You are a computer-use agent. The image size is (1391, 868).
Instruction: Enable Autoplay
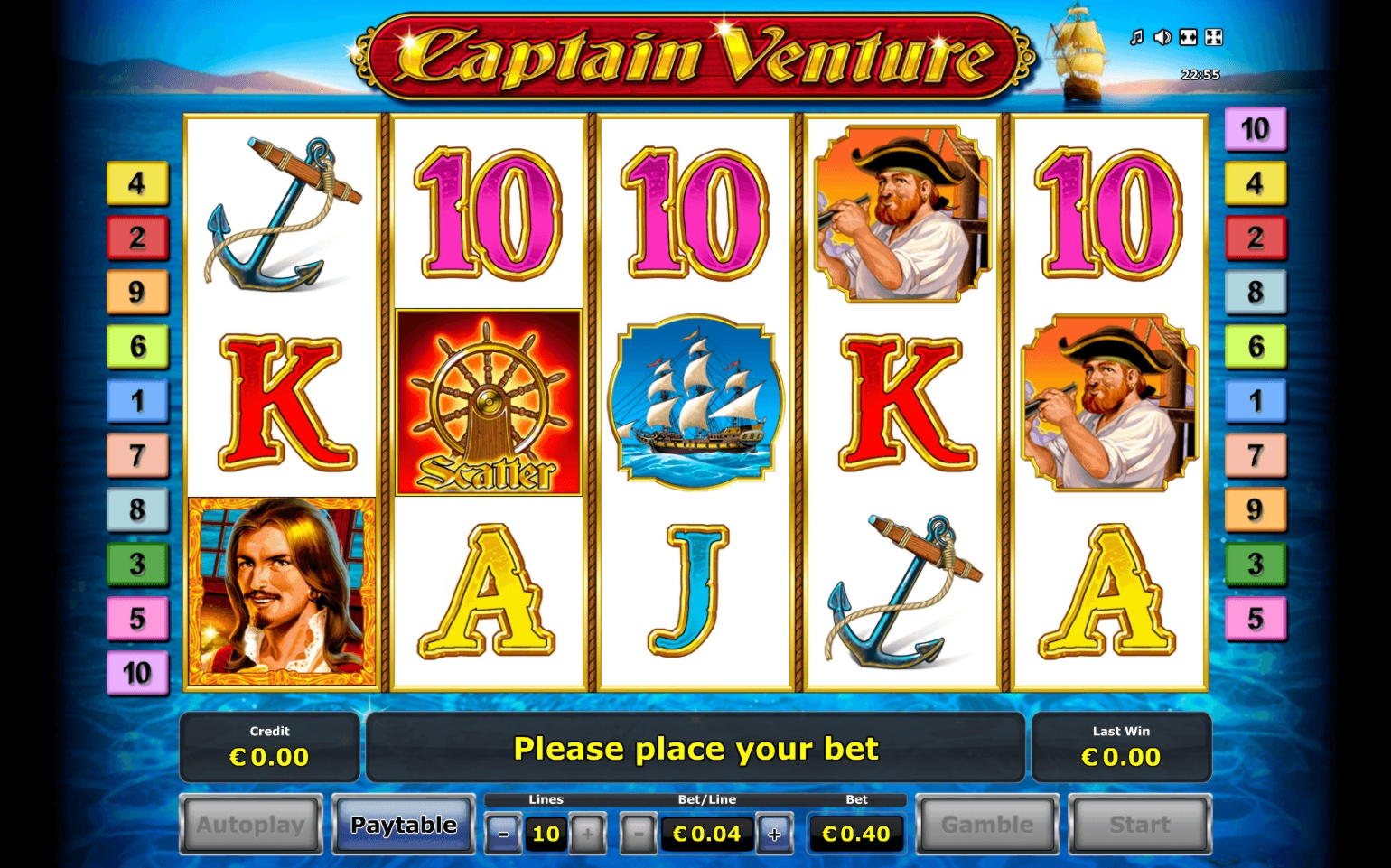coord(250,824)
